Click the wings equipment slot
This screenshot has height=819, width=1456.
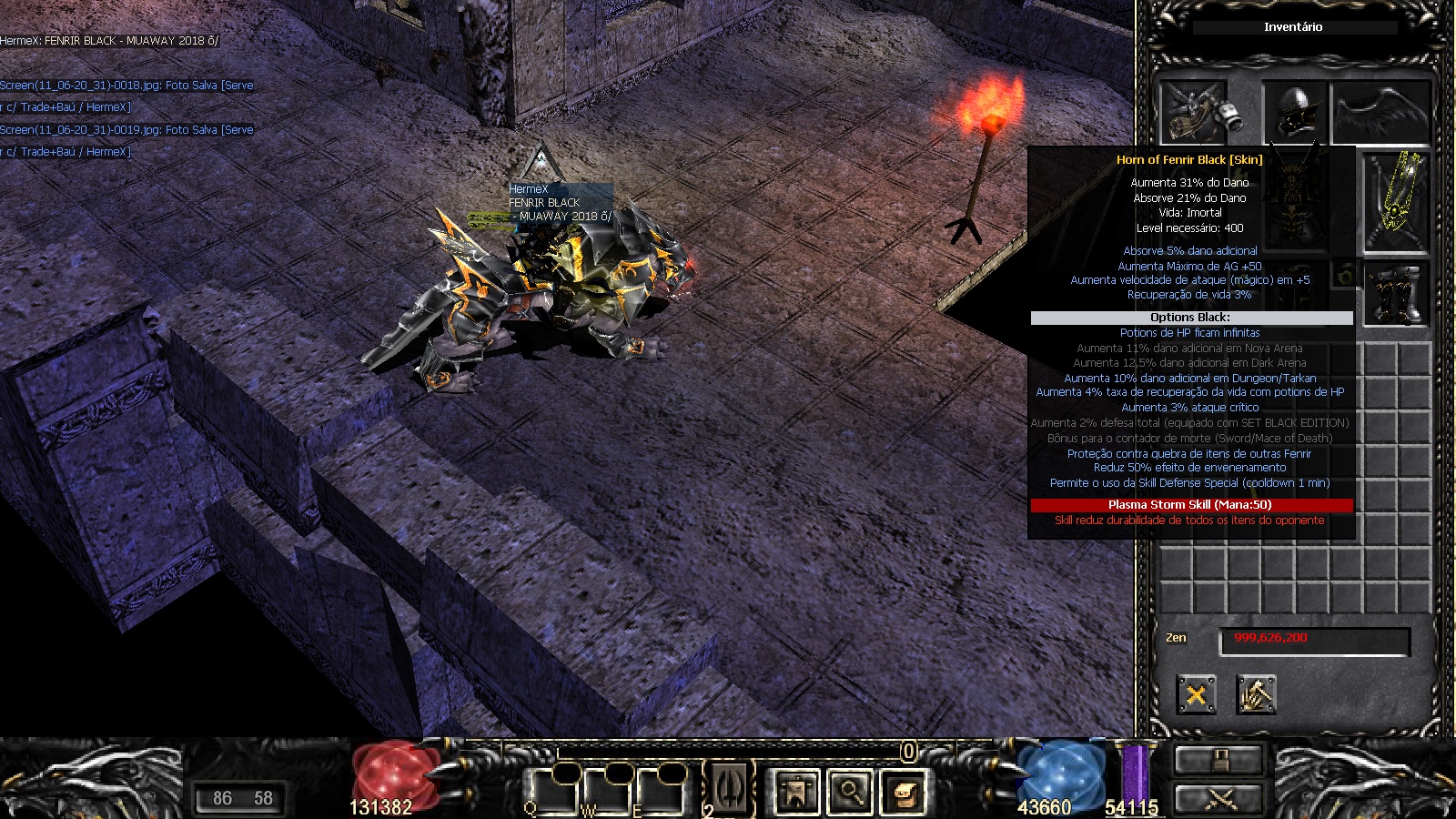click(1380, 113)
